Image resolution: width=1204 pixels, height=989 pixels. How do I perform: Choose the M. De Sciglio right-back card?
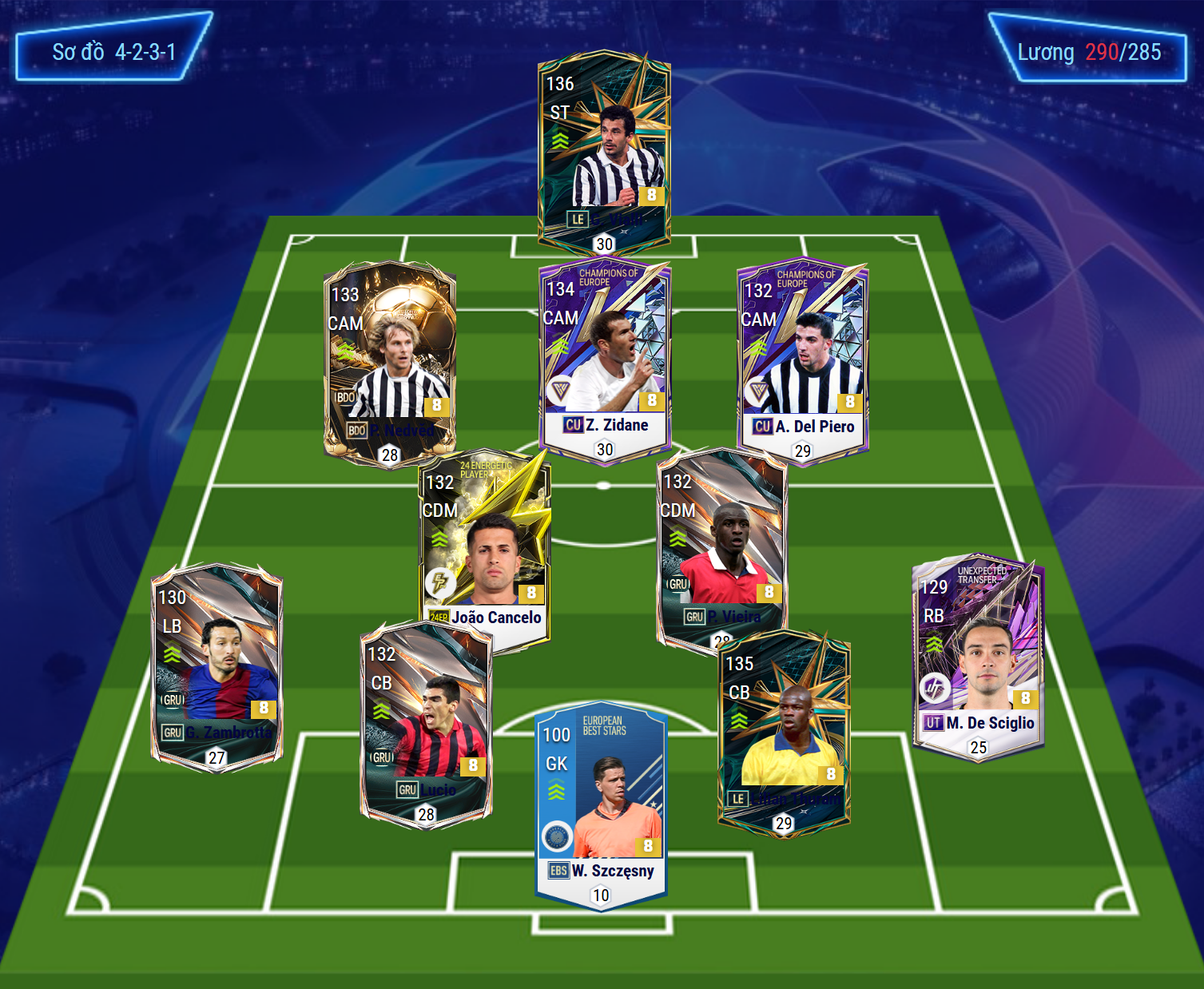(x=978, y=657)
